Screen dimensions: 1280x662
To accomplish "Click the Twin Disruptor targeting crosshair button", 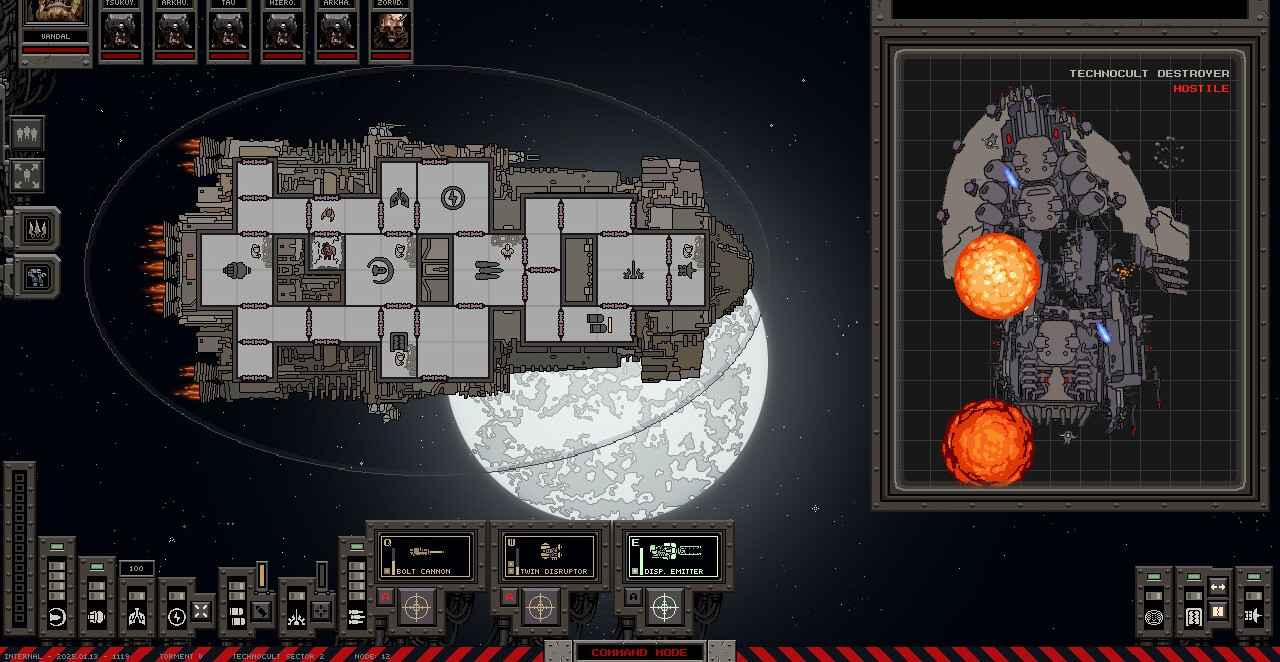I will click(541, 606).
